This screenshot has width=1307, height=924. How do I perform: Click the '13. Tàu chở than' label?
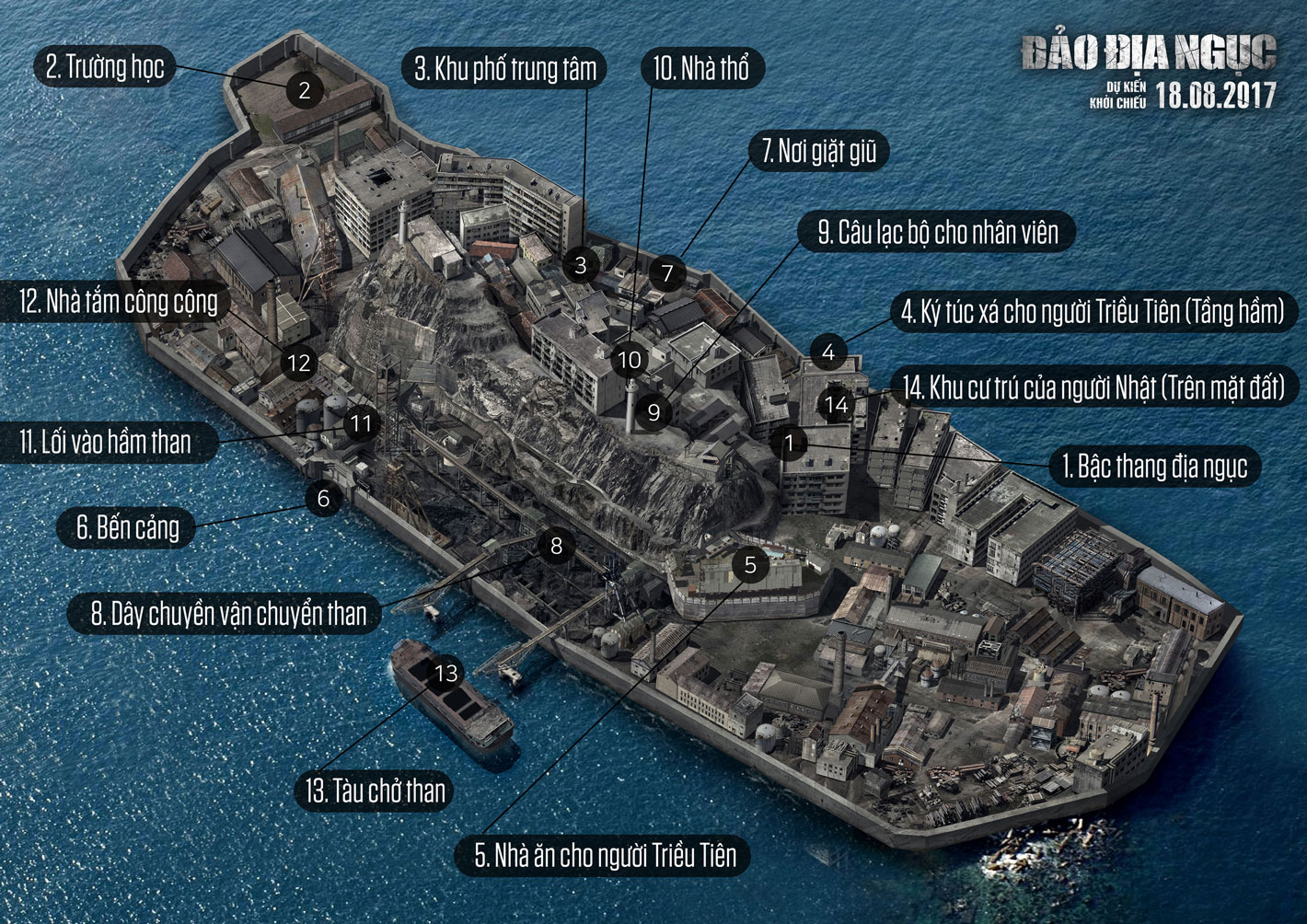(376, 791)
